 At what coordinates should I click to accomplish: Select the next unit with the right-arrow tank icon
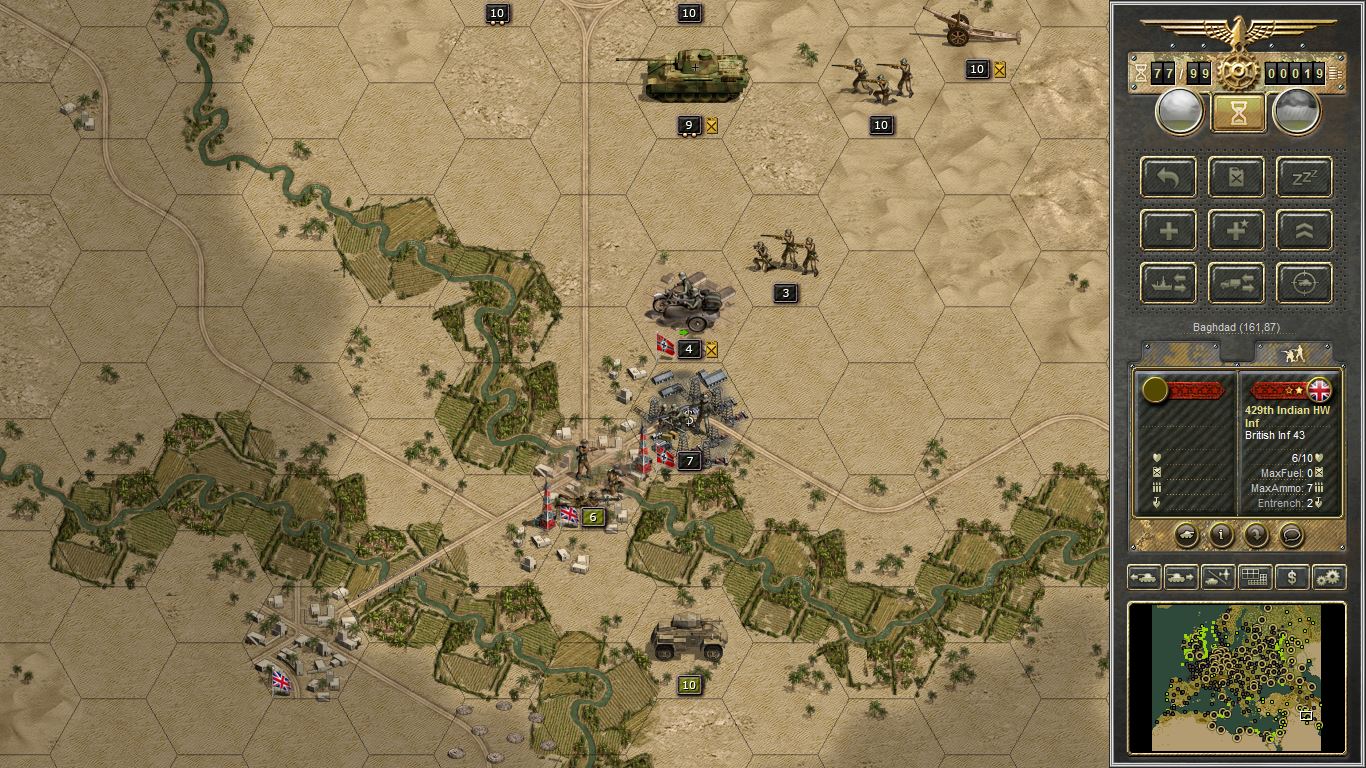[1180, 577]
